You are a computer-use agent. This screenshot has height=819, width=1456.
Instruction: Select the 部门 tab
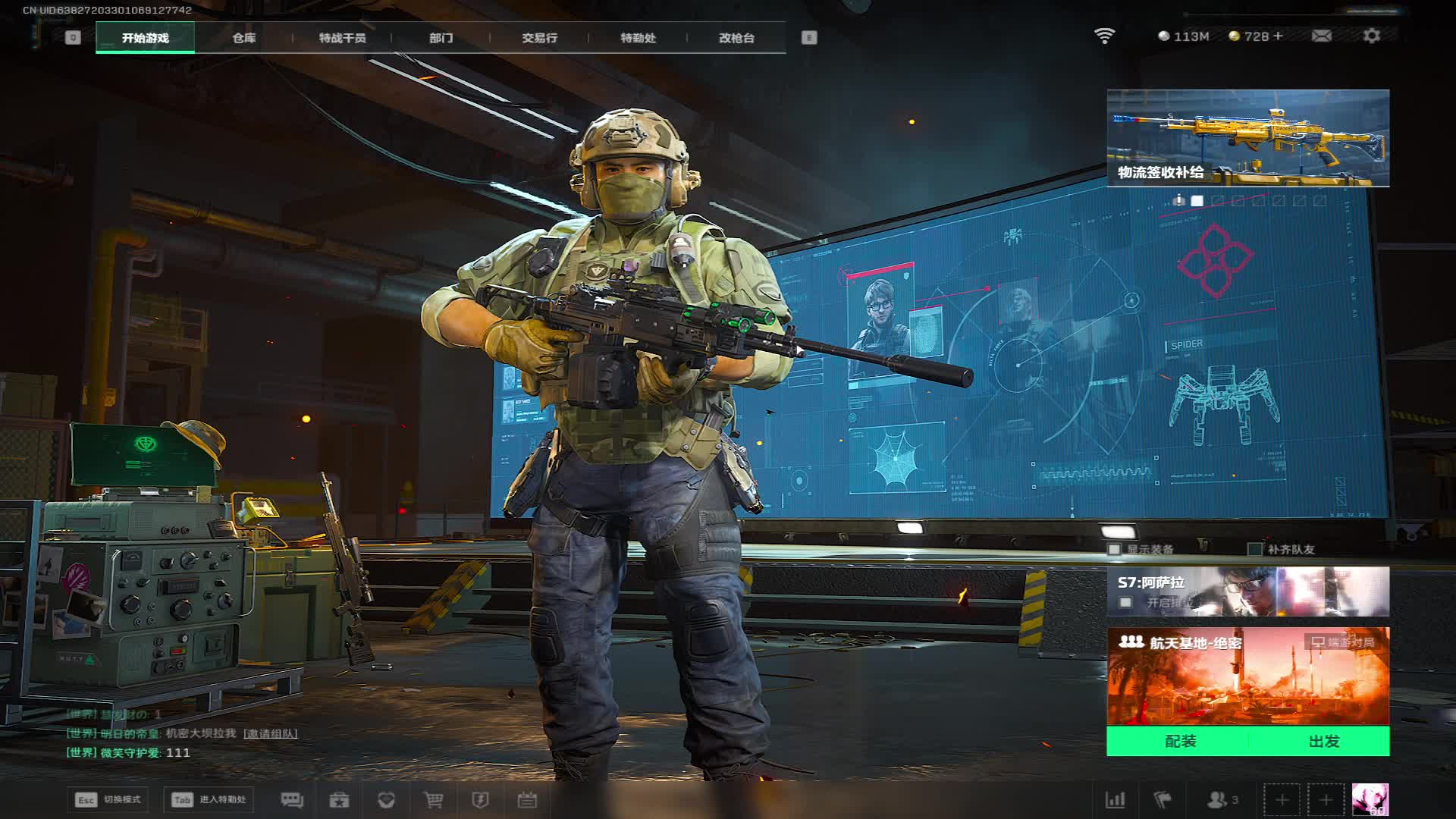441,38
